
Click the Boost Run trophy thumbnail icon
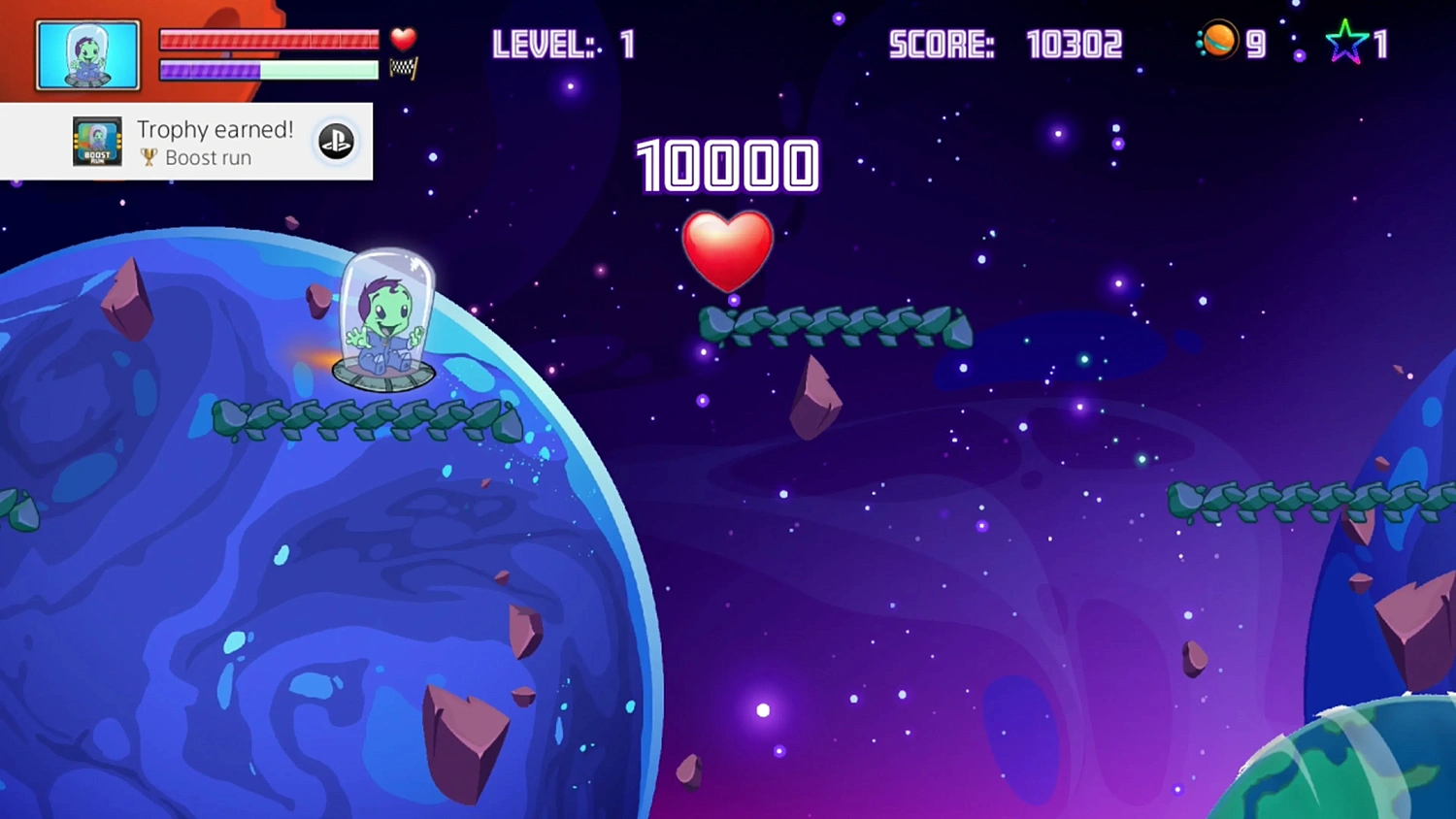click(95, 141)
